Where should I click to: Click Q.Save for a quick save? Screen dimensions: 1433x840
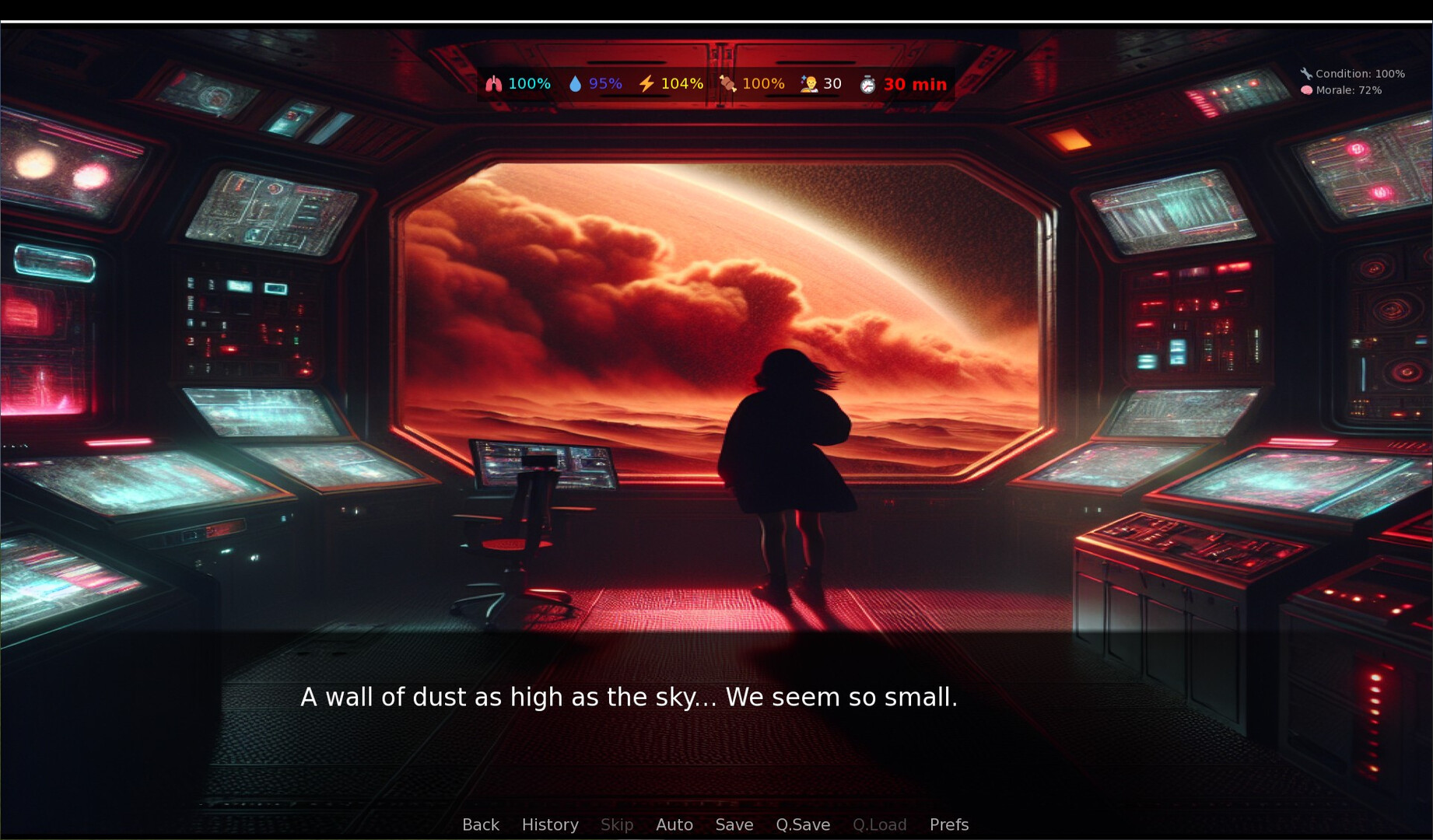coord(802,824)
